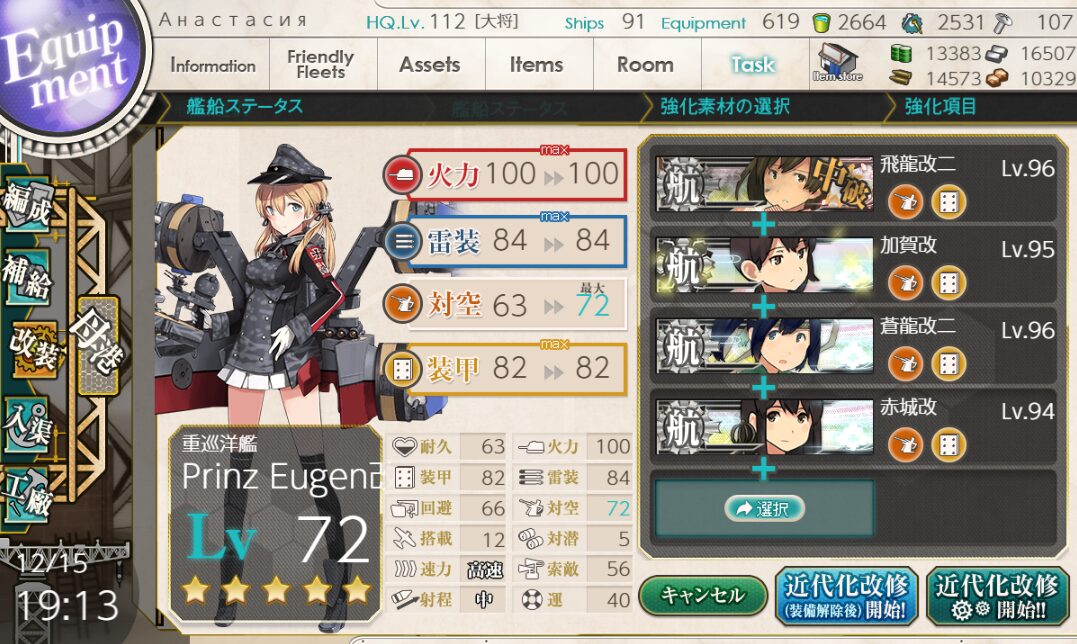Image resolution: width=1077 pixels, height=644 pixels.
Task: Click the 近代化改修 開始!! button
Action: (995, 596)
